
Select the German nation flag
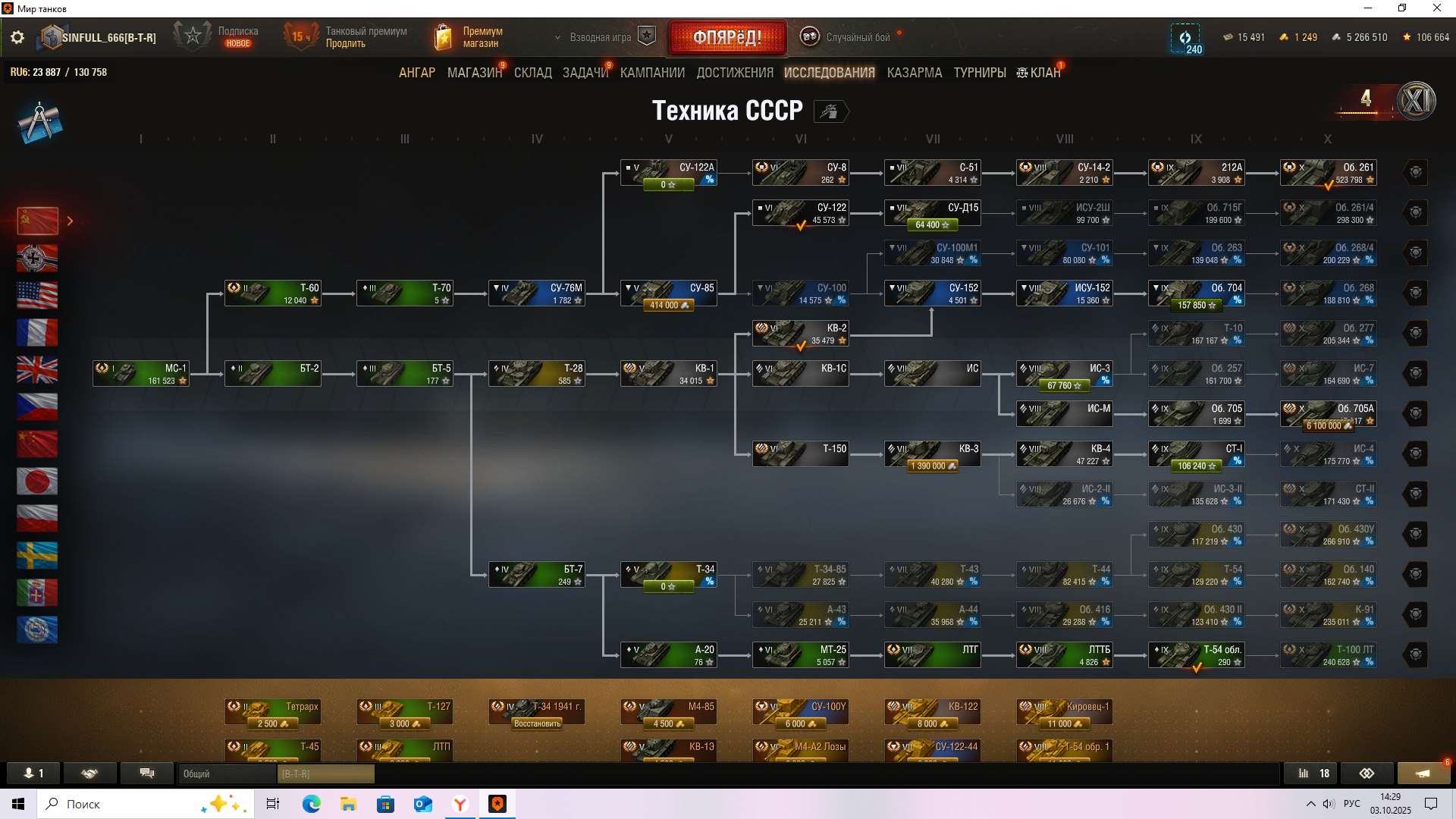tap(37, 259)
